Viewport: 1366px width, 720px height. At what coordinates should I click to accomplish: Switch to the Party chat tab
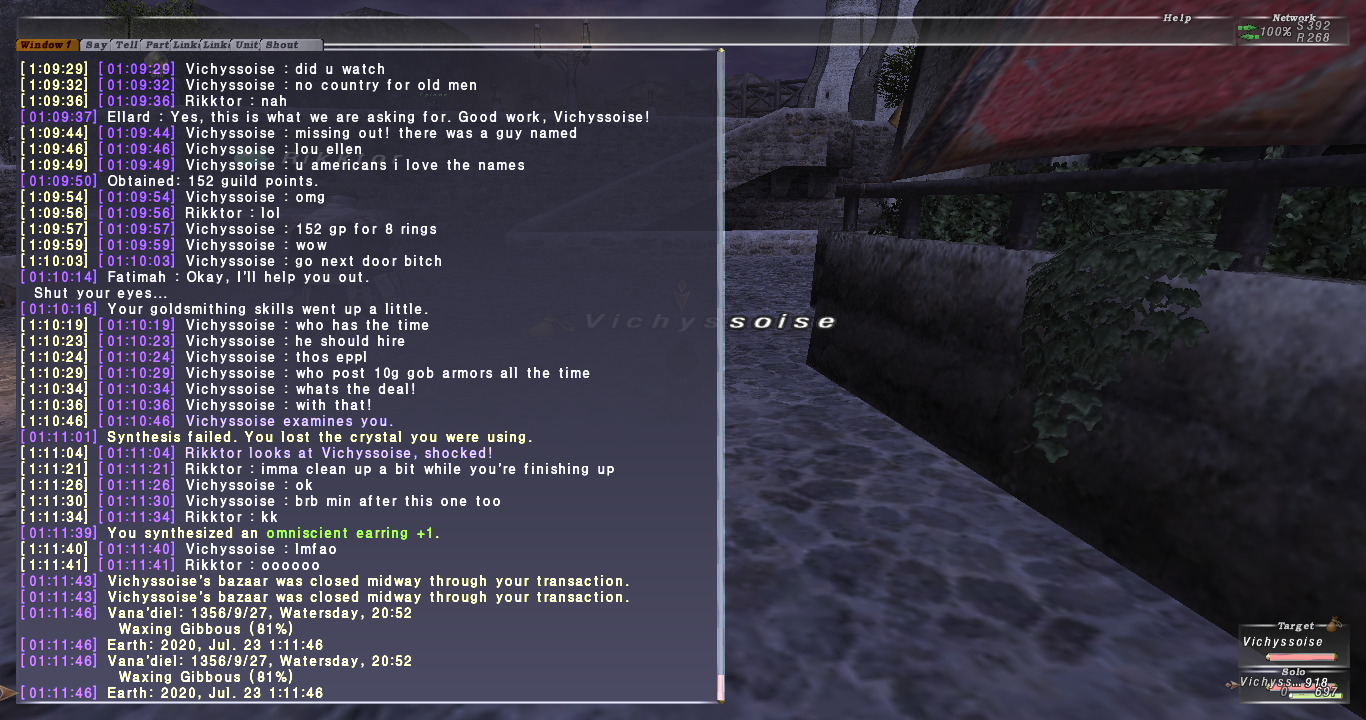156,45
